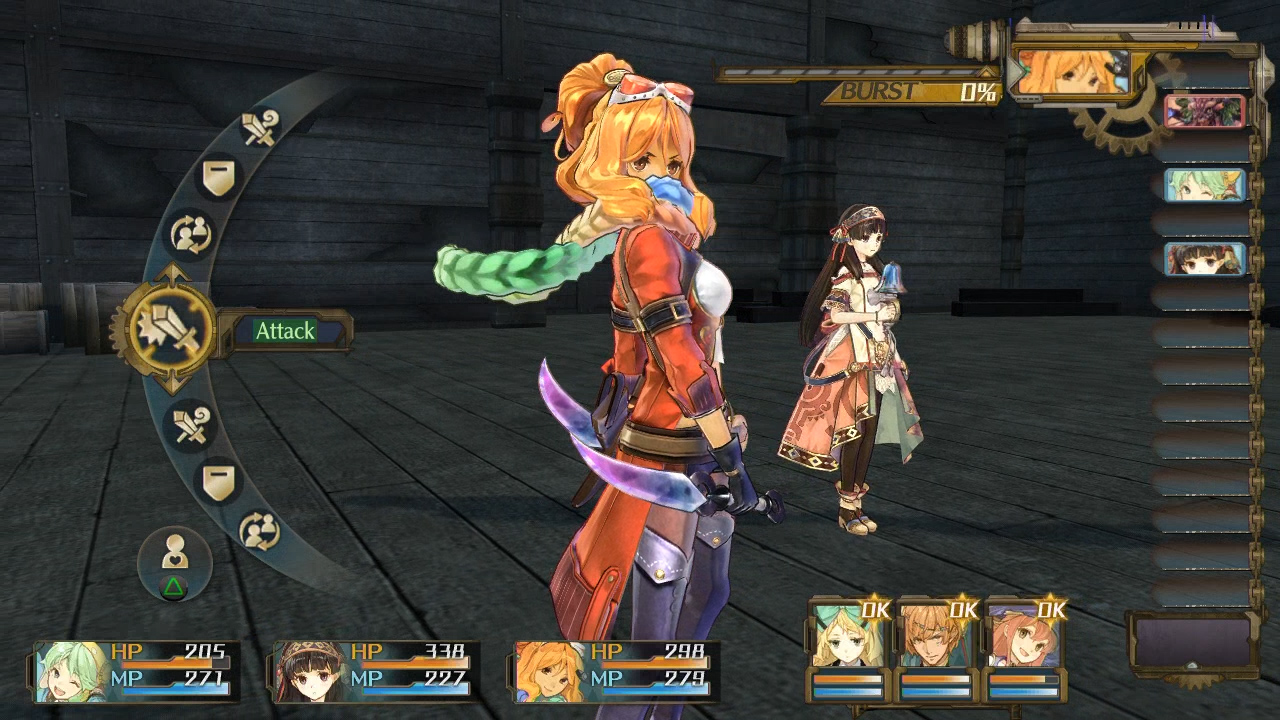
Task: Choose the blonde girl with green bow support portrait
Action: [x=846, y=637]
